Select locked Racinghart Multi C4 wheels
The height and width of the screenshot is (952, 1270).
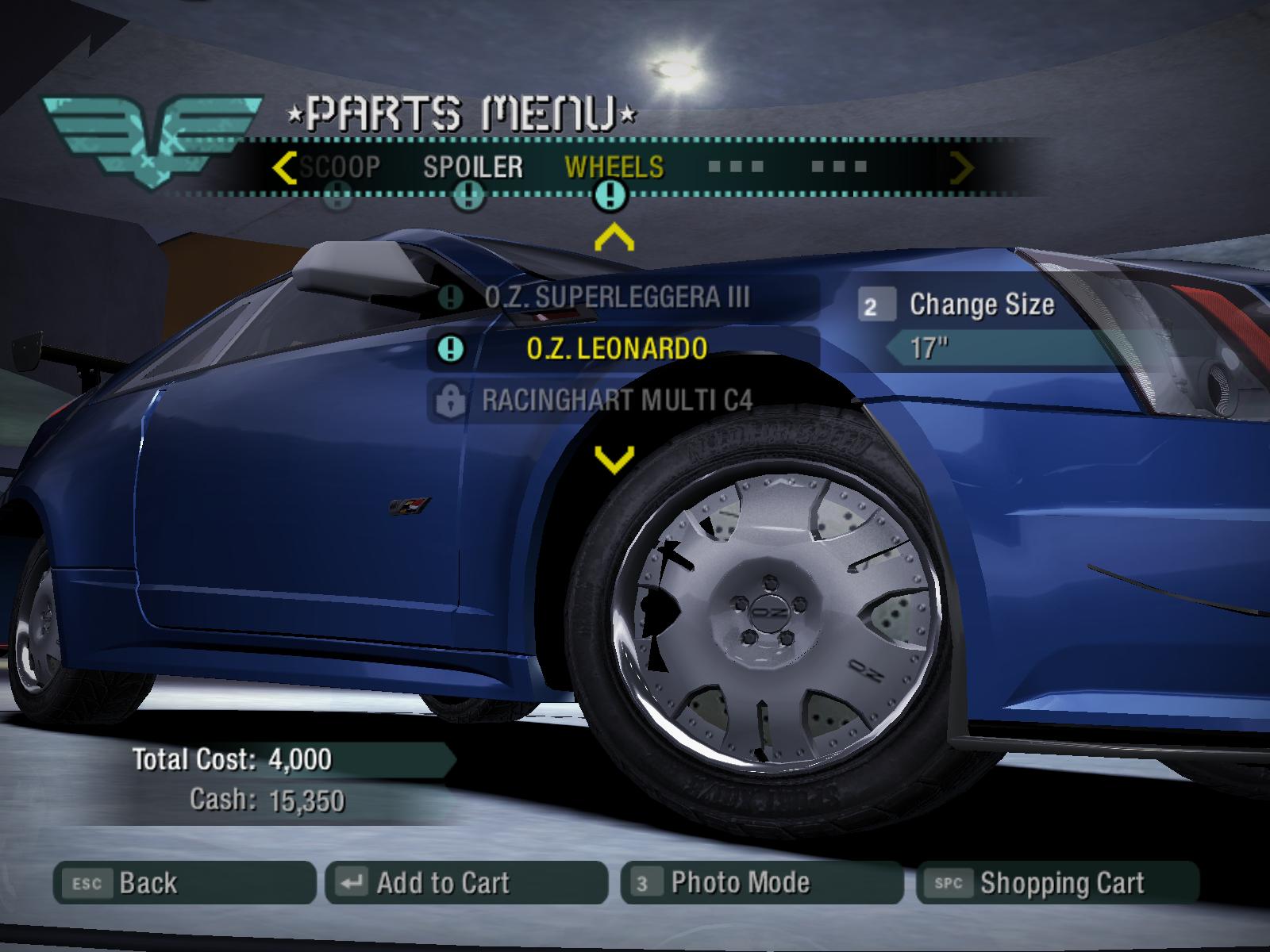coord(617,400)
